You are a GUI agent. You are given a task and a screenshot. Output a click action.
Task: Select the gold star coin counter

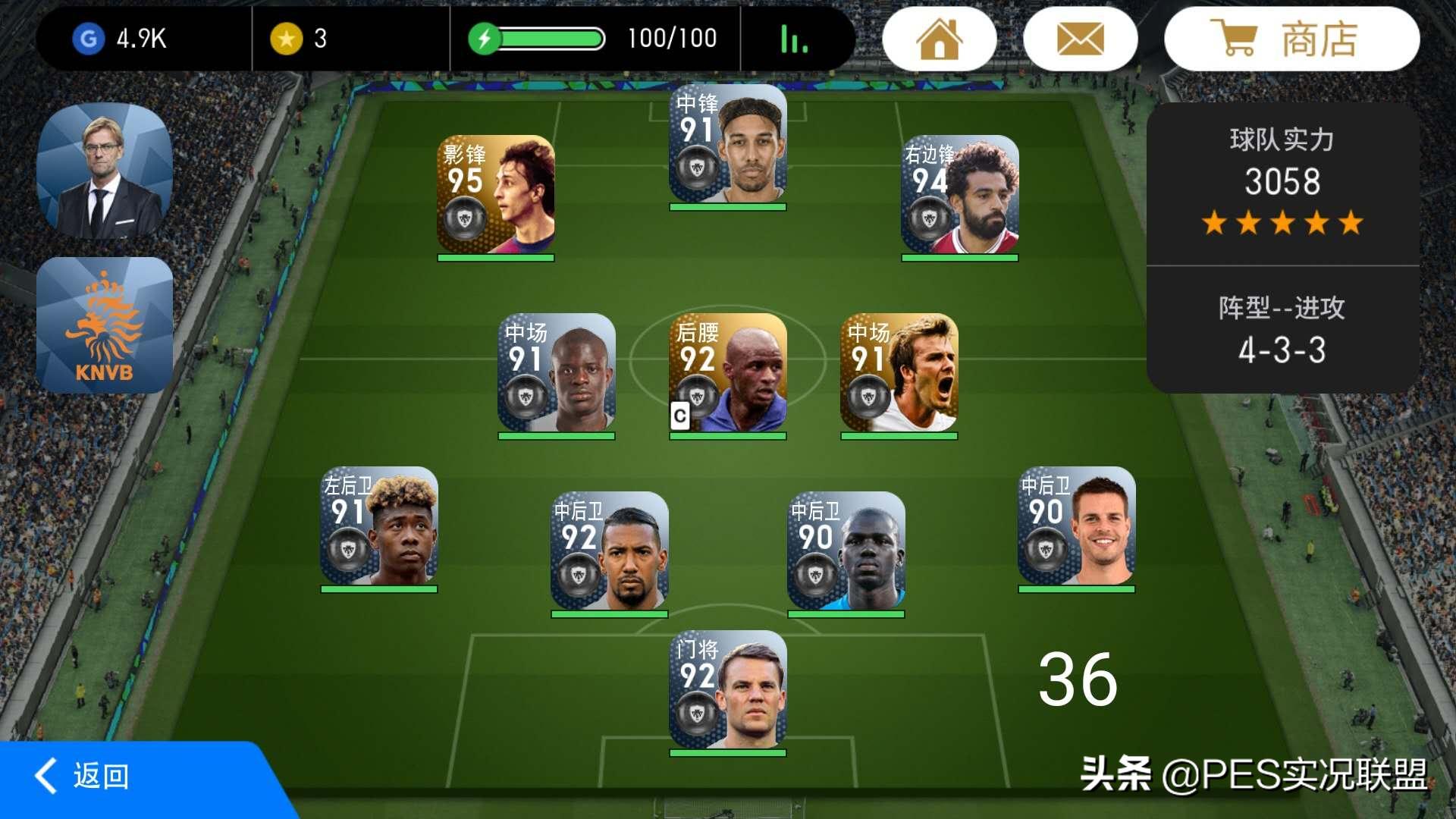tap(300, 39)
